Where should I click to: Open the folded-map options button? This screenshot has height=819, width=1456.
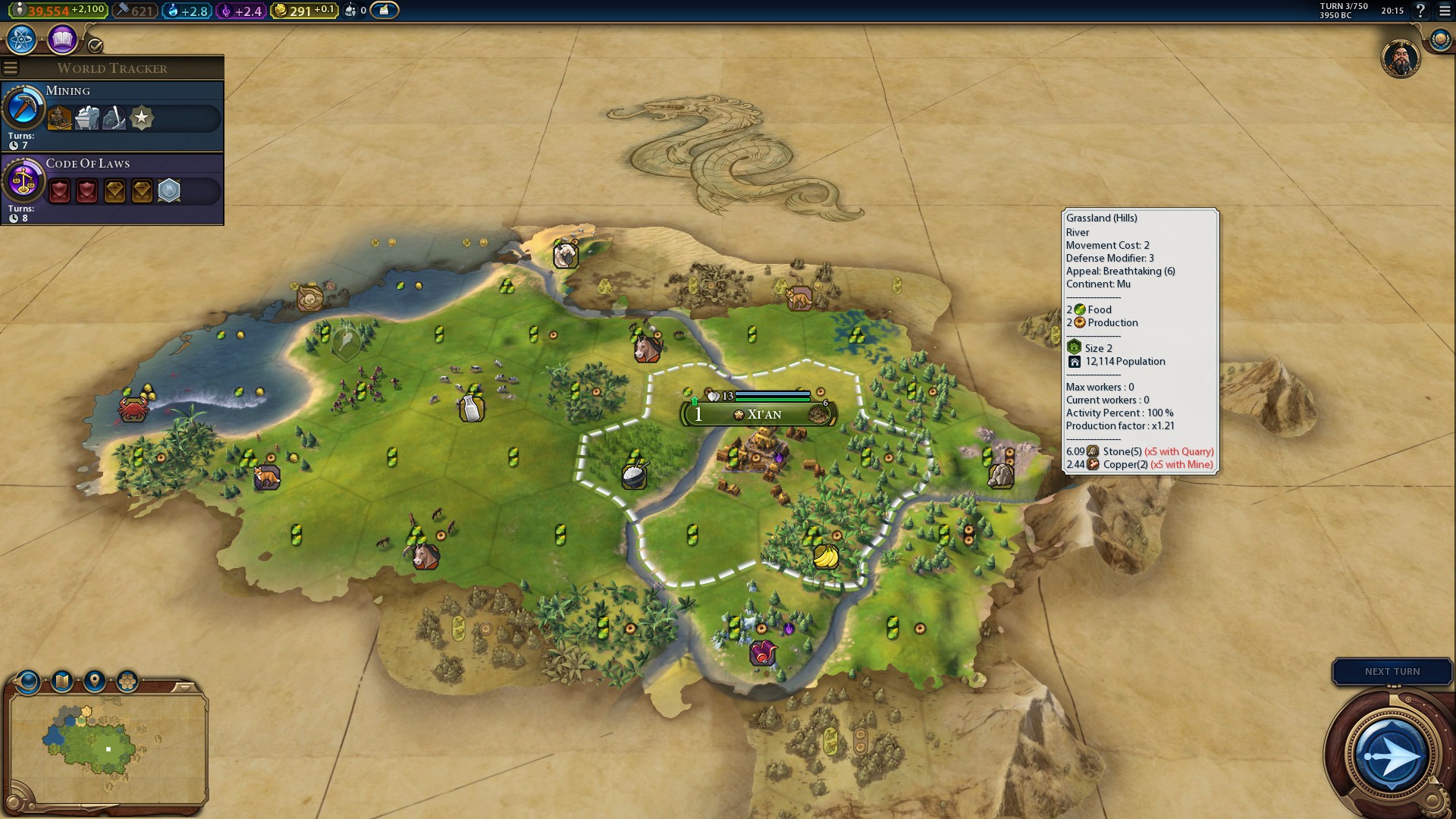62,681
